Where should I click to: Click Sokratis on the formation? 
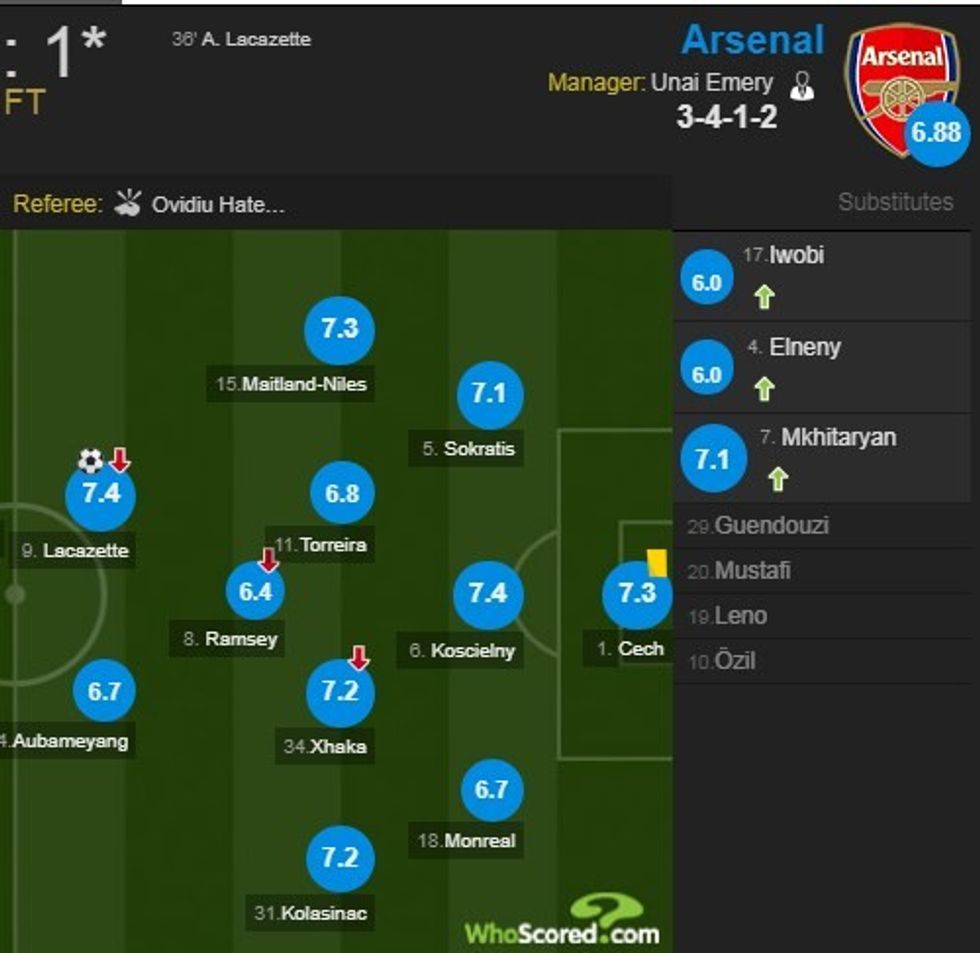489,395
